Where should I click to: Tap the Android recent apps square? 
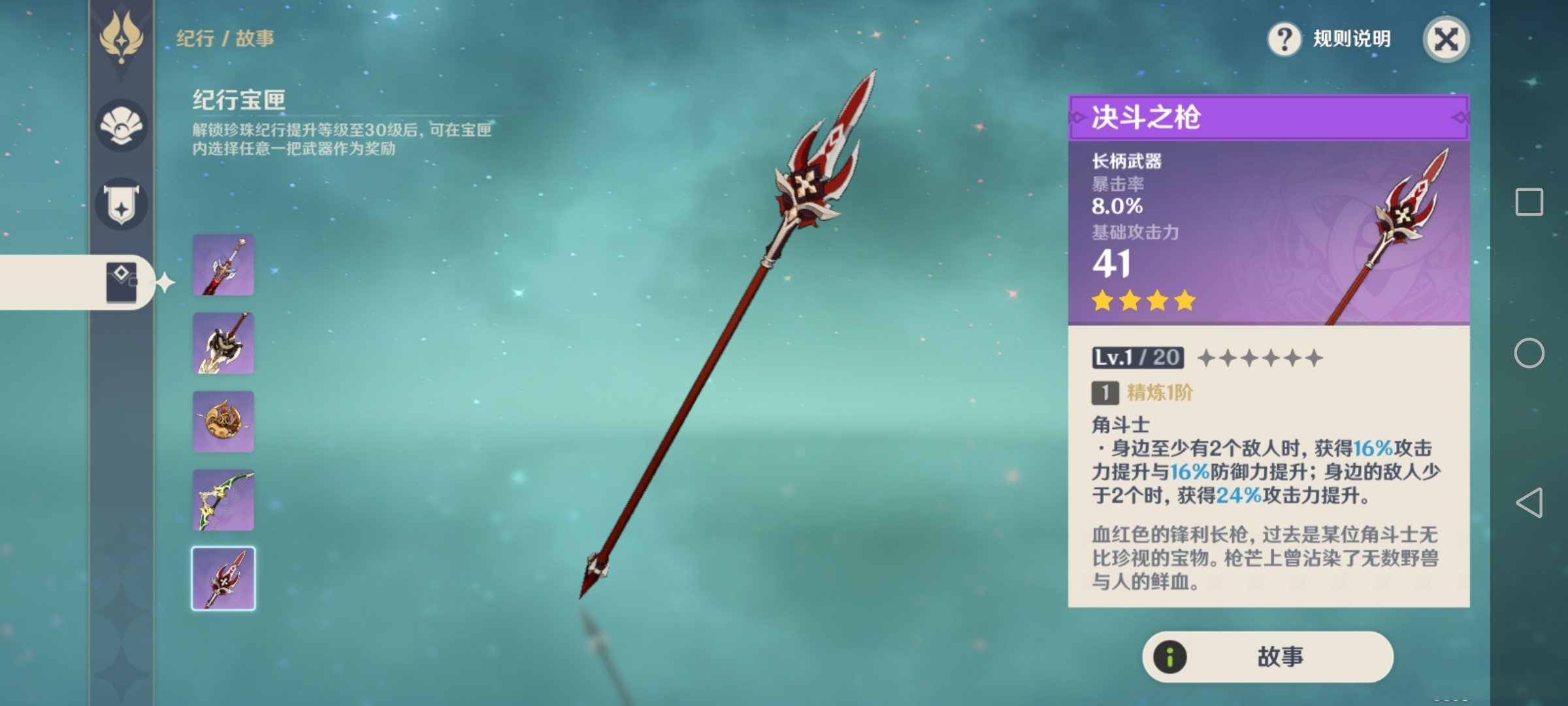[x=1529, y=202]
